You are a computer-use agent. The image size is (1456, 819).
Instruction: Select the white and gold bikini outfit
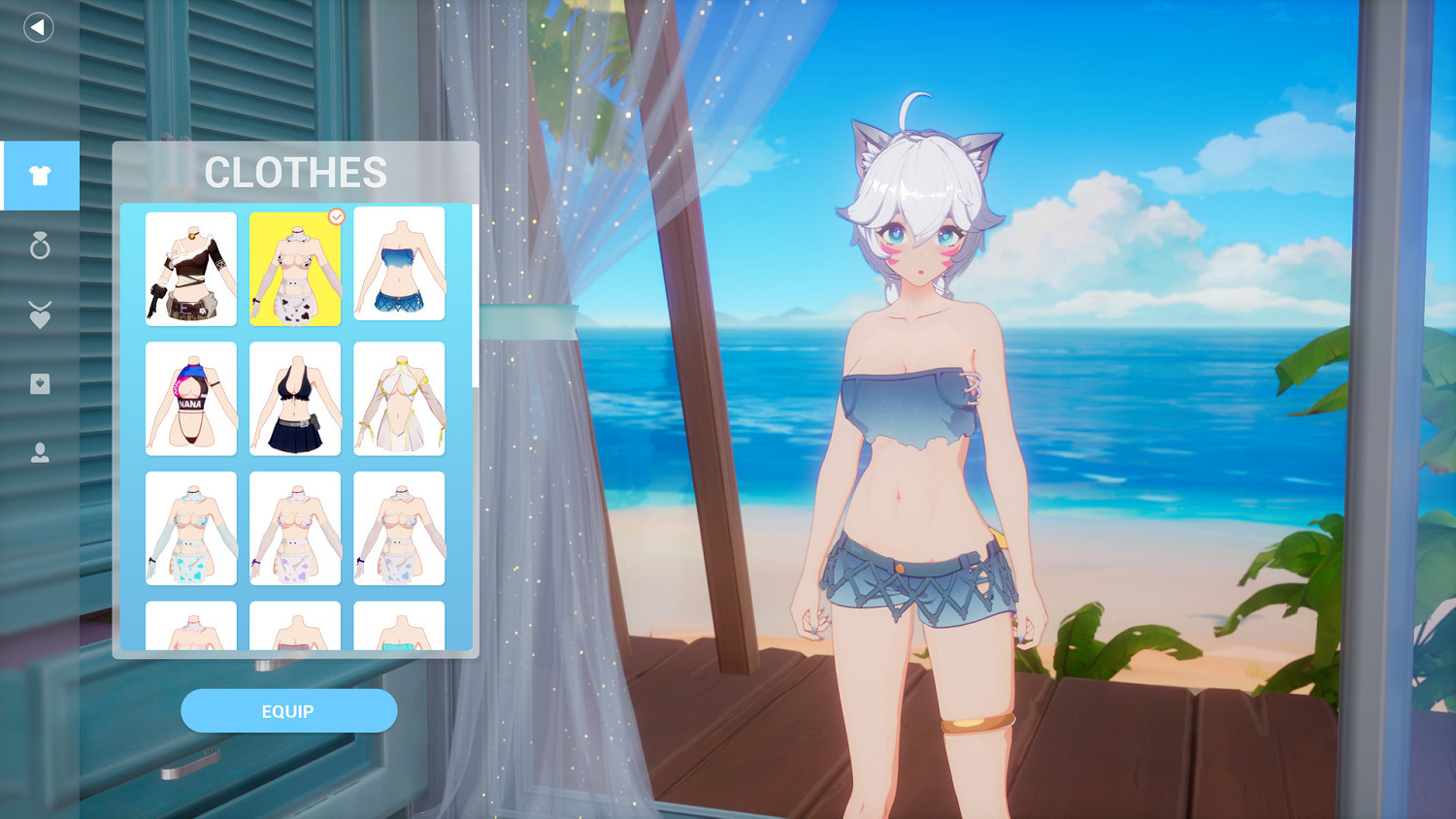pos(399,398)
